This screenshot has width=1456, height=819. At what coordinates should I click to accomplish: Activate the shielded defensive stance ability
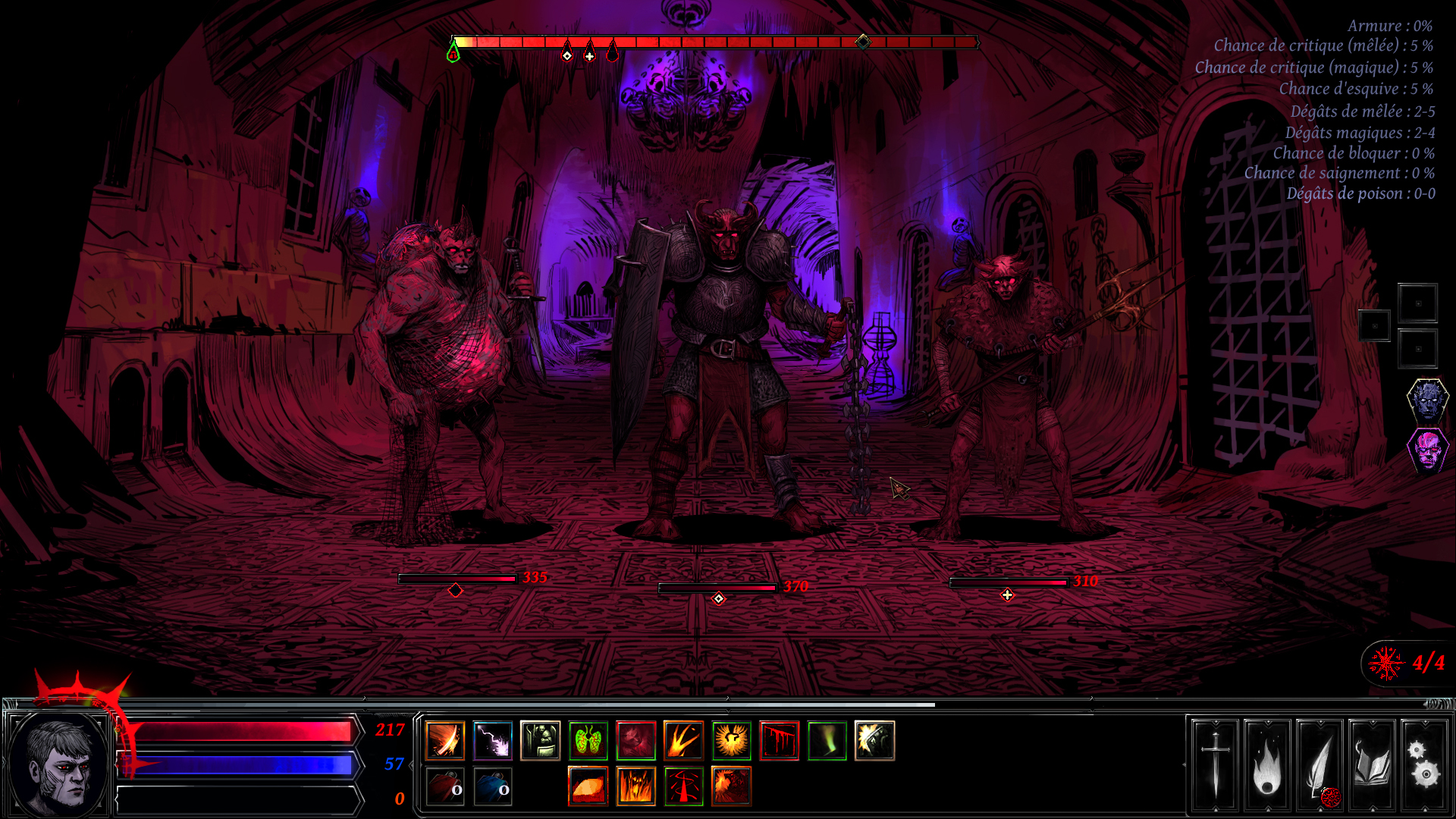(540, 741)
